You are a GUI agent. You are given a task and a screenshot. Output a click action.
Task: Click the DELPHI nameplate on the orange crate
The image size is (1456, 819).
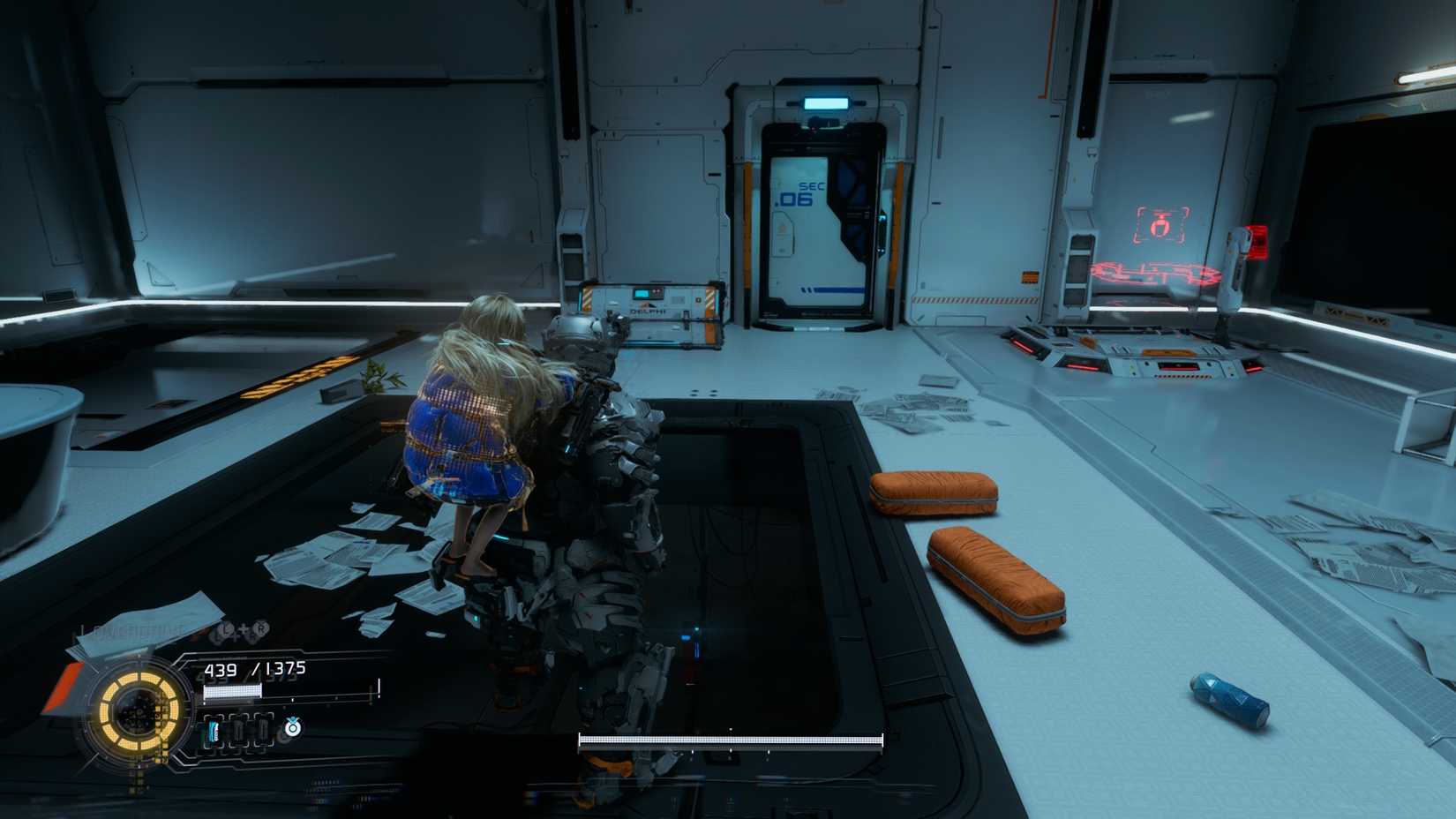[646, 312]
